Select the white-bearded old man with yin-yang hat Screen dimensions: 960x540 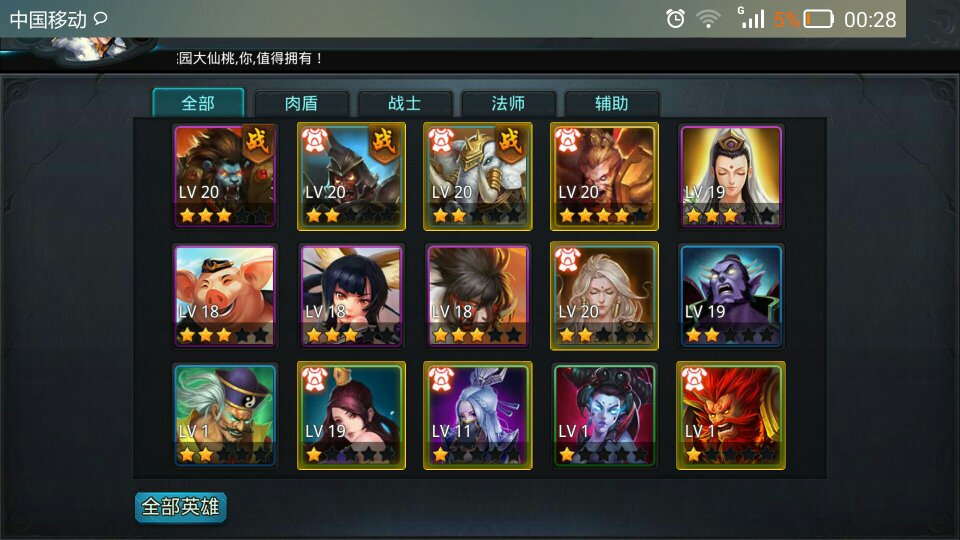(225, 415)
